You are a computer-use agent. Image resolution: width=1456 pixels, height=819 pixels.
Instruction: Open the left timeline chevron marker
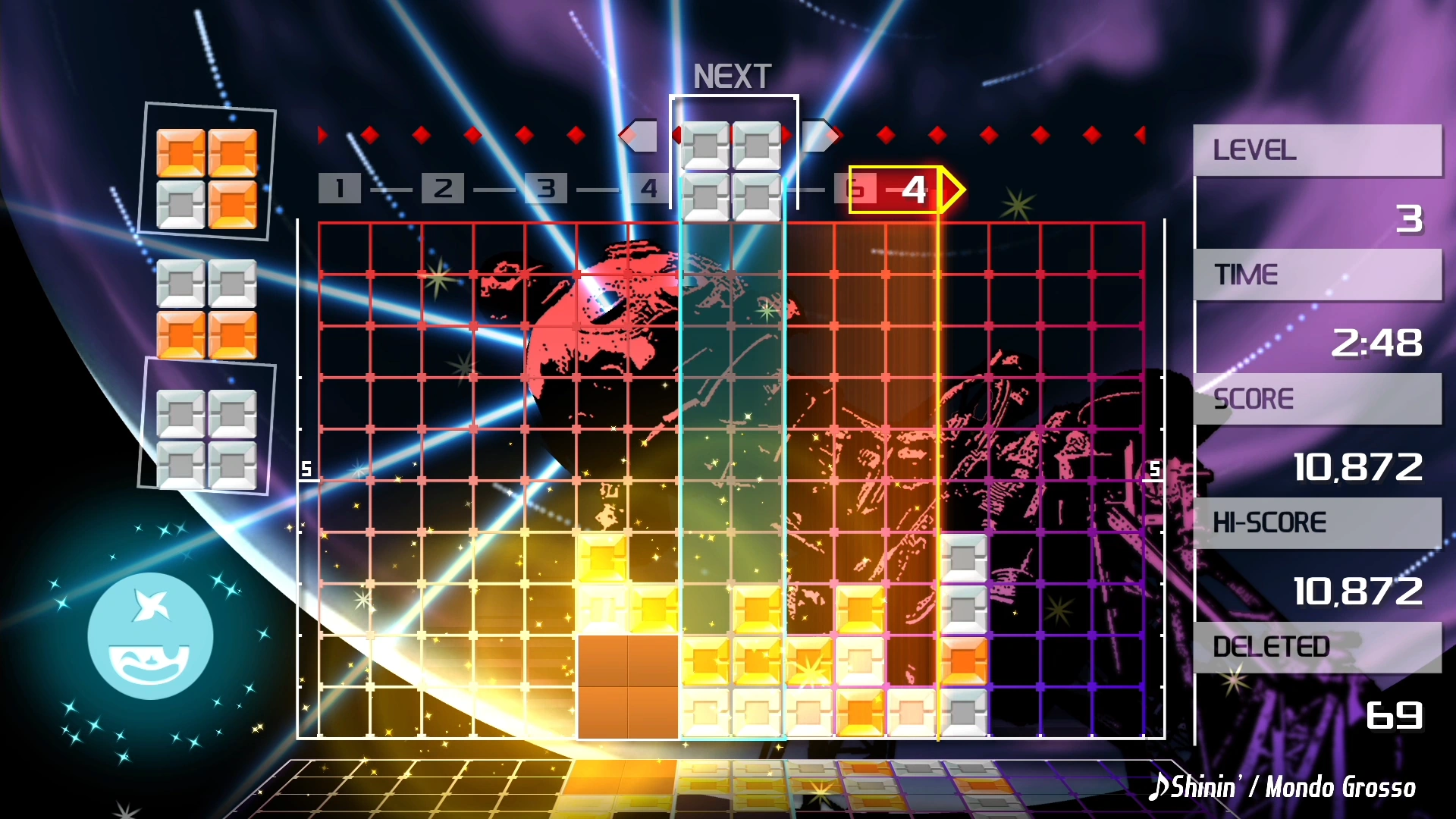coord(641,135)
